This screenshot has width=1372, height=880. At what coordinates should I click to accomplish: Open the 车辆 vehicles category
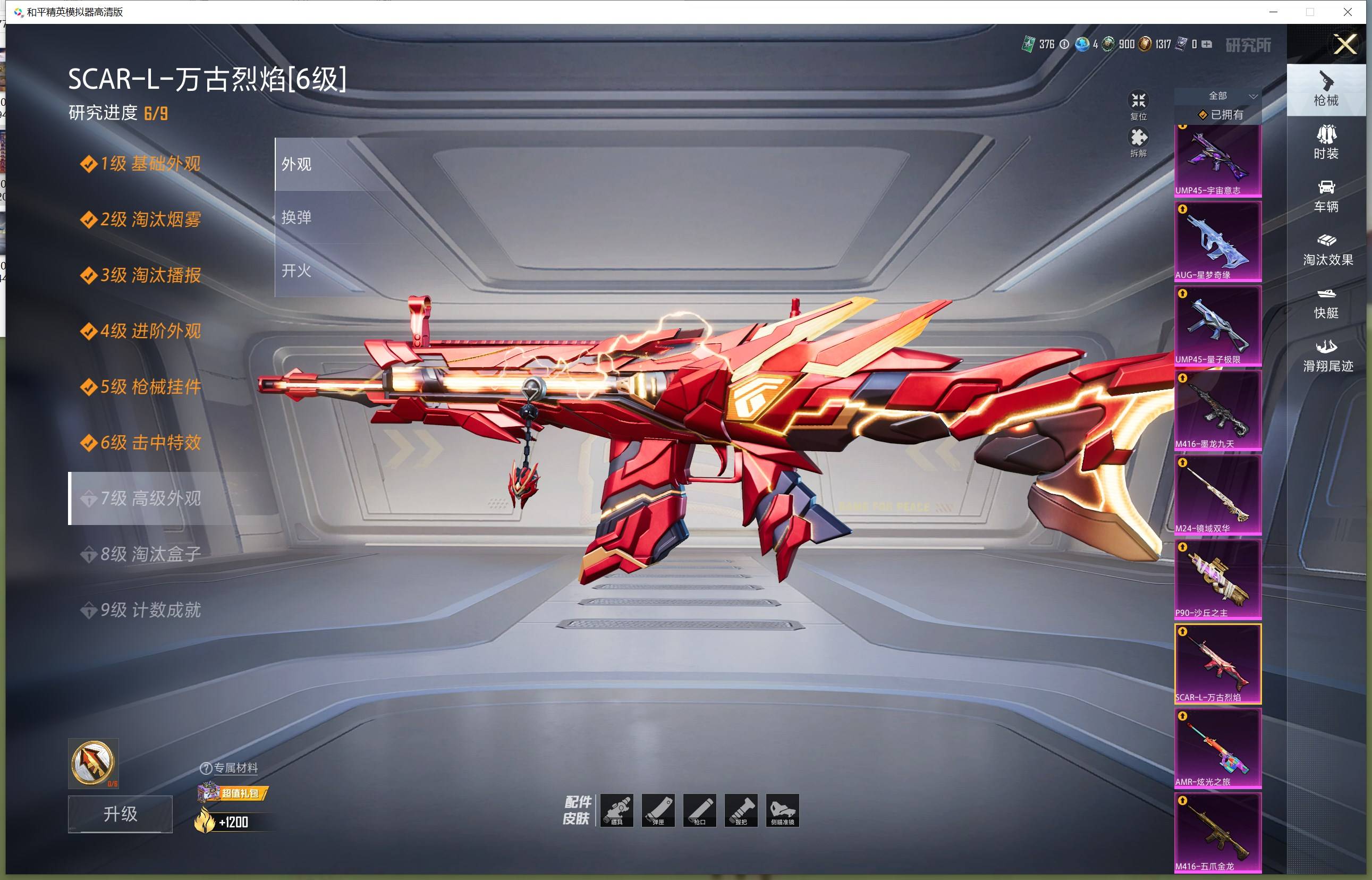(1326, 196)
